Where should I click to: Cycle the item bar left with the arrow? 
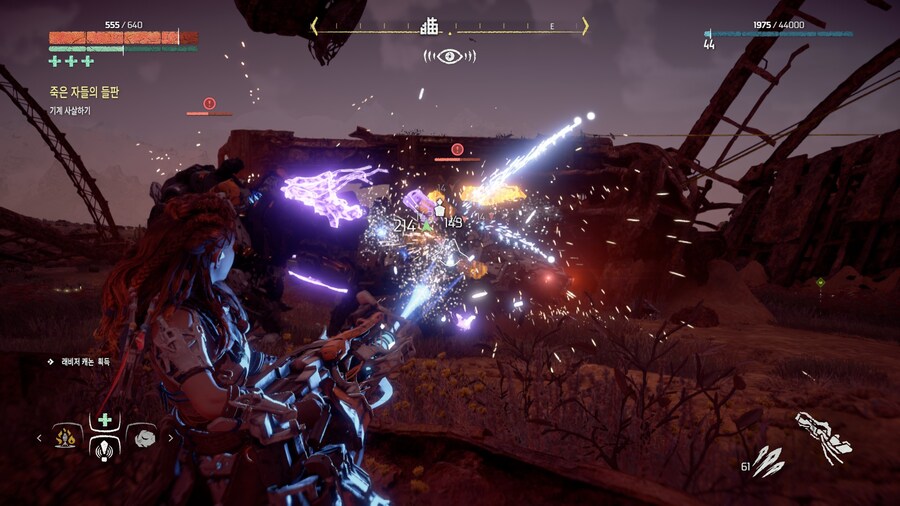[40, 437]
